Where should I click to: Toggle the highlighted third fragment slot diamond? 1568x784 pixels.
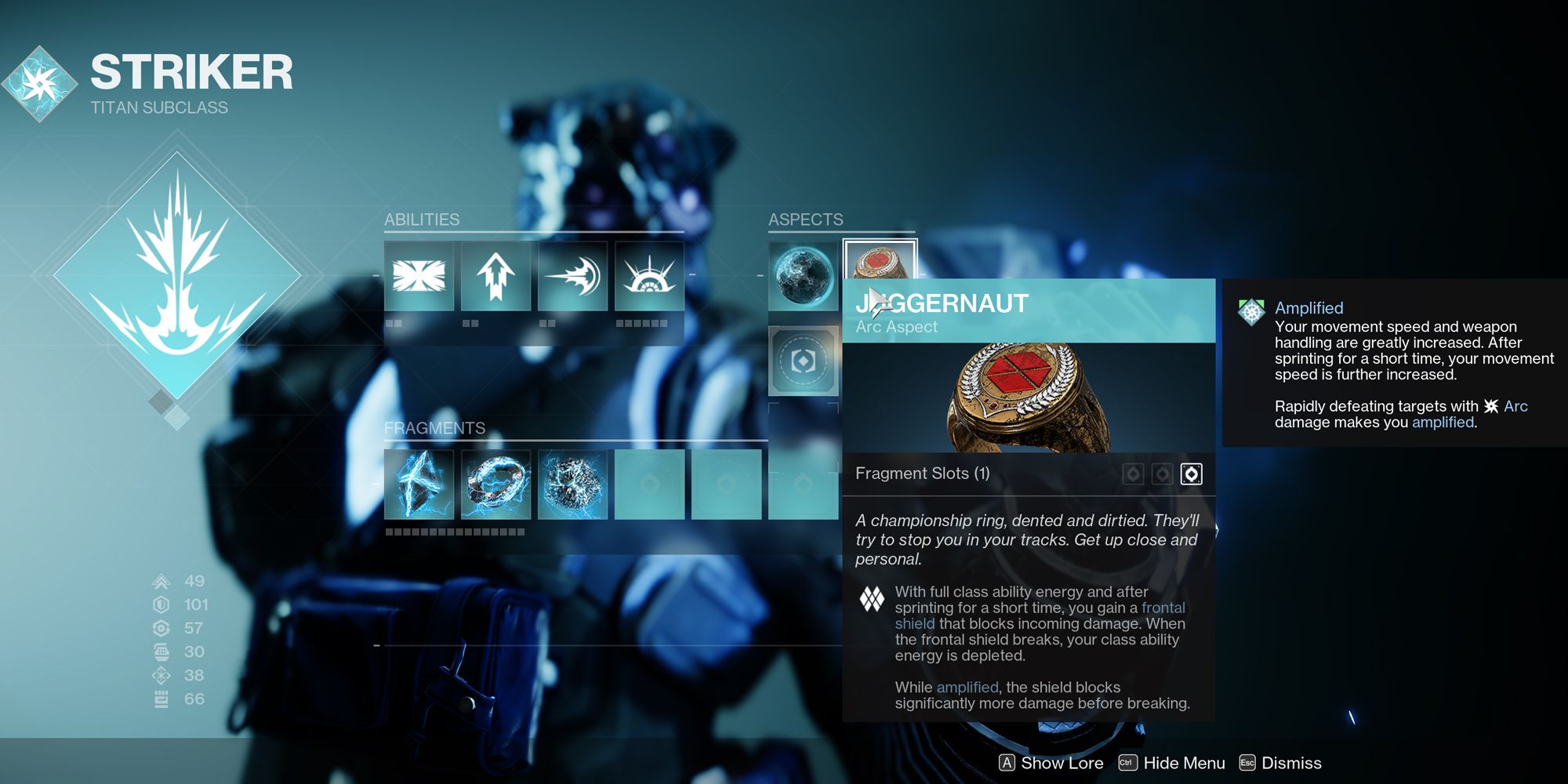[1192, 475]
